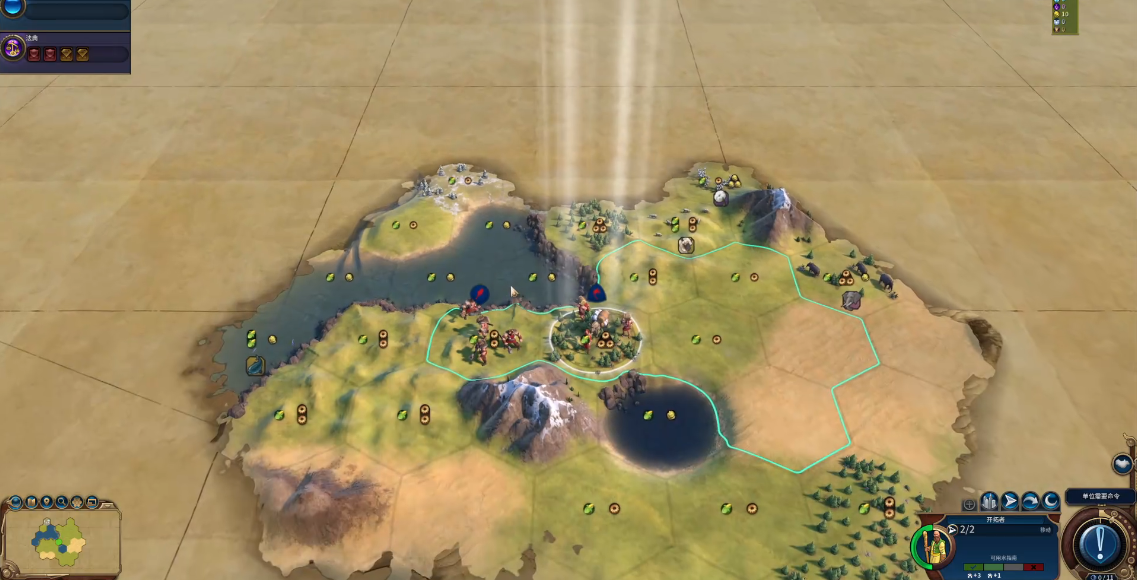This screenshot has width=1137, height=580.
Task: Click the unit needs orders notification
Action: coord(1099,496)
